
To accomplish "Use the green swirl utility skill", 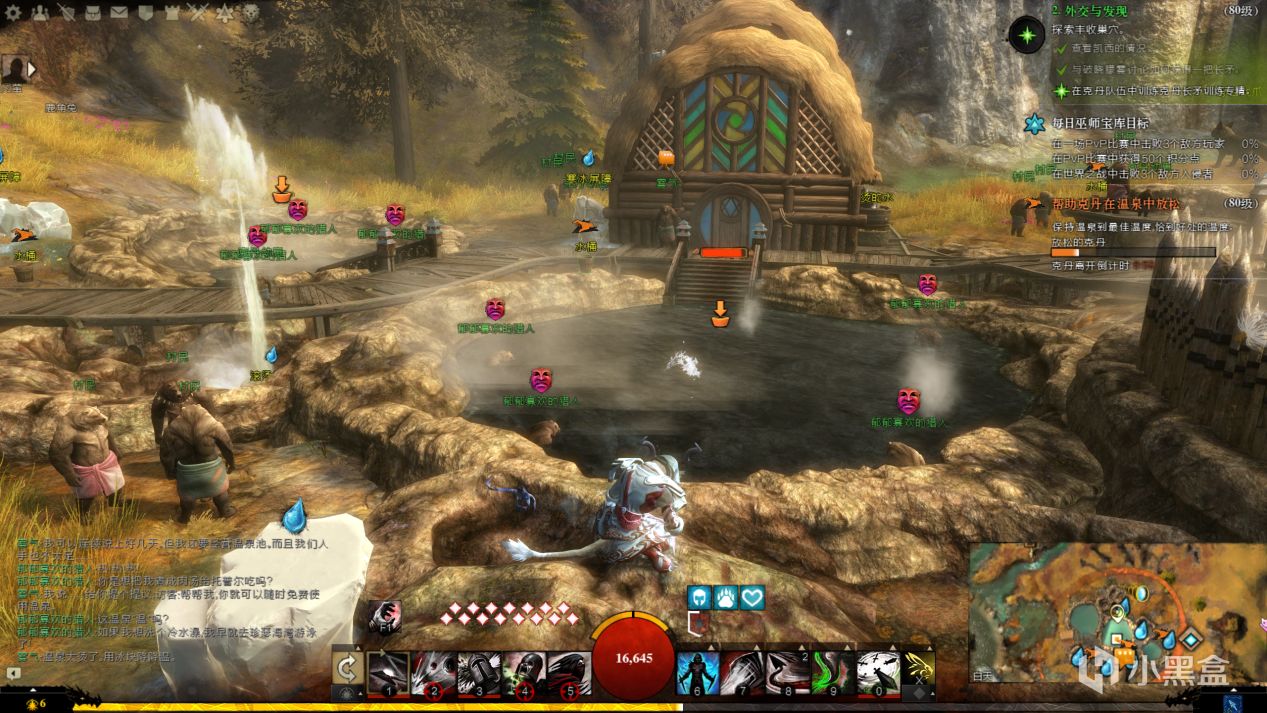I will (832, 672).
